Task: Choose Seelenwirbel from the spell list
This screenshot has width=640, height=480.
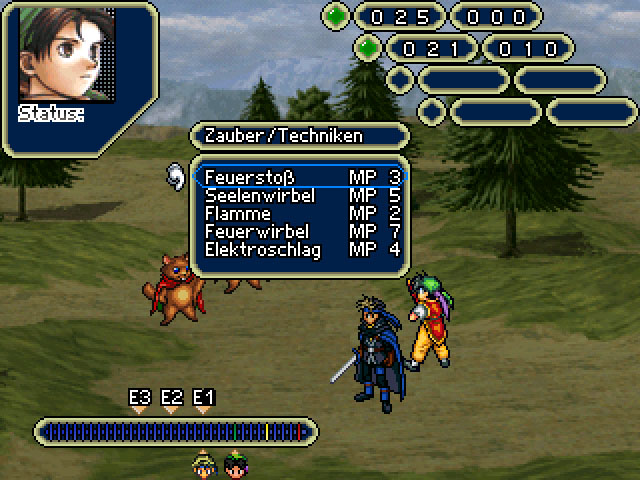Action: (259, 195)
